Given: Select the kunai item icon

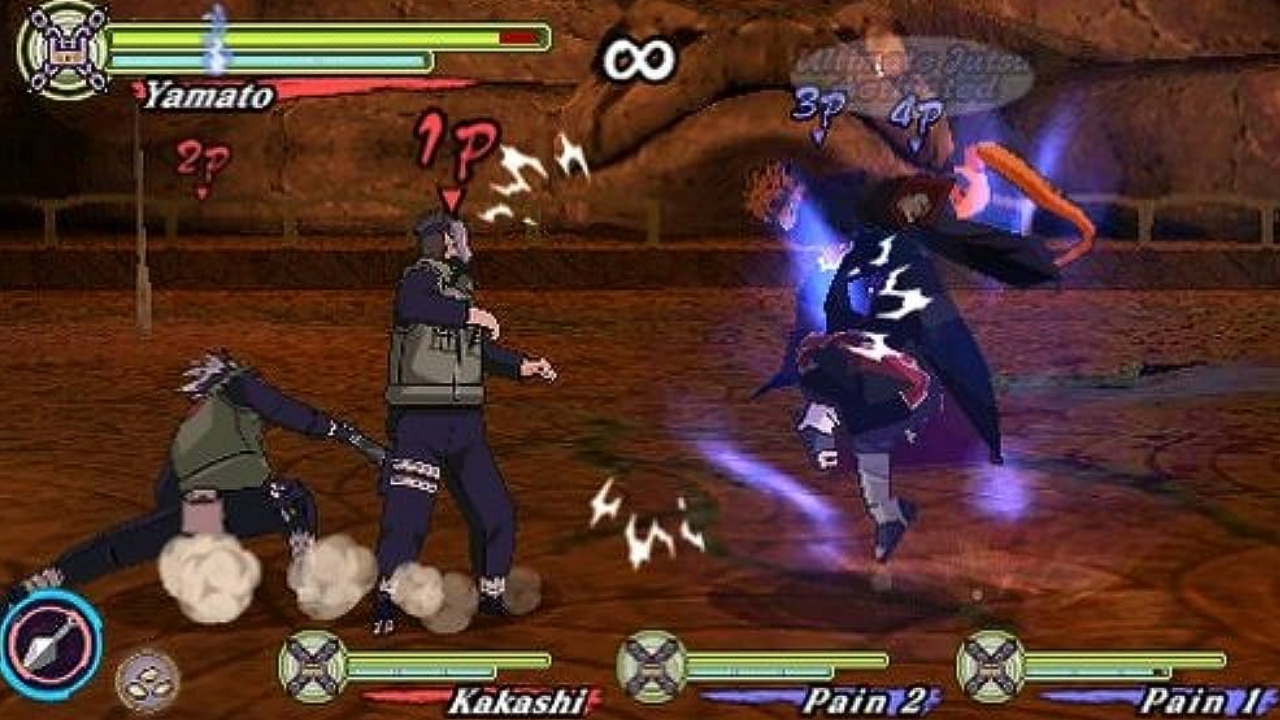Looking at the screenshot, I should pos(49,642).
